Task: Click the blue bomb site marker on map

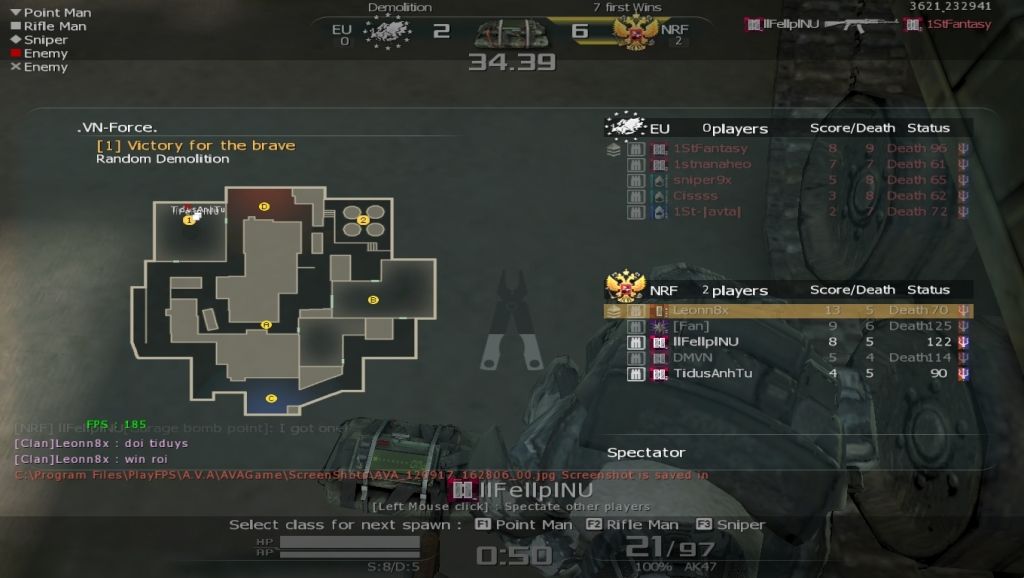Action: coord(271,398)
